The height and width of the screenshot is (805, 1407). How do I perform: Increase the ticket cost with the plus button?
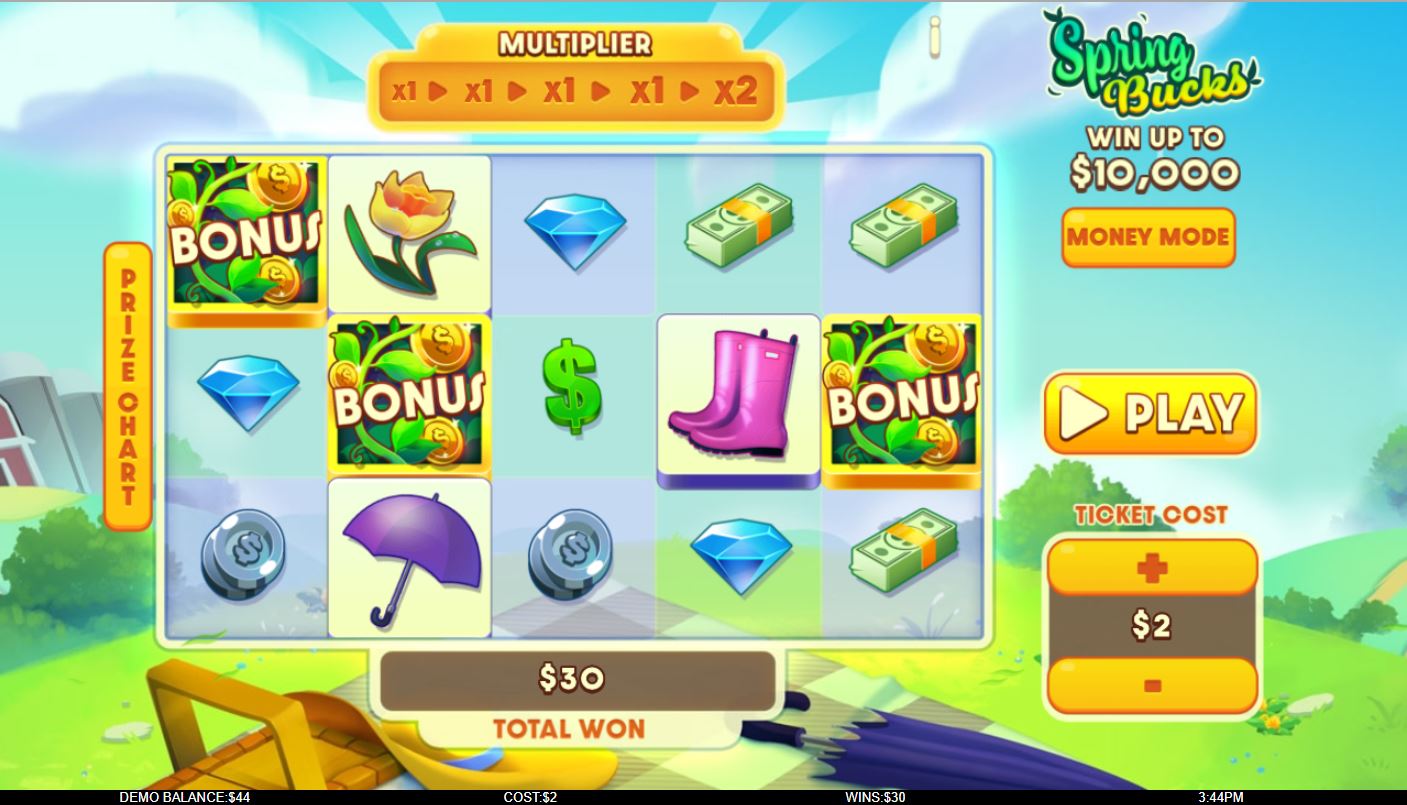click(1150, 566)
